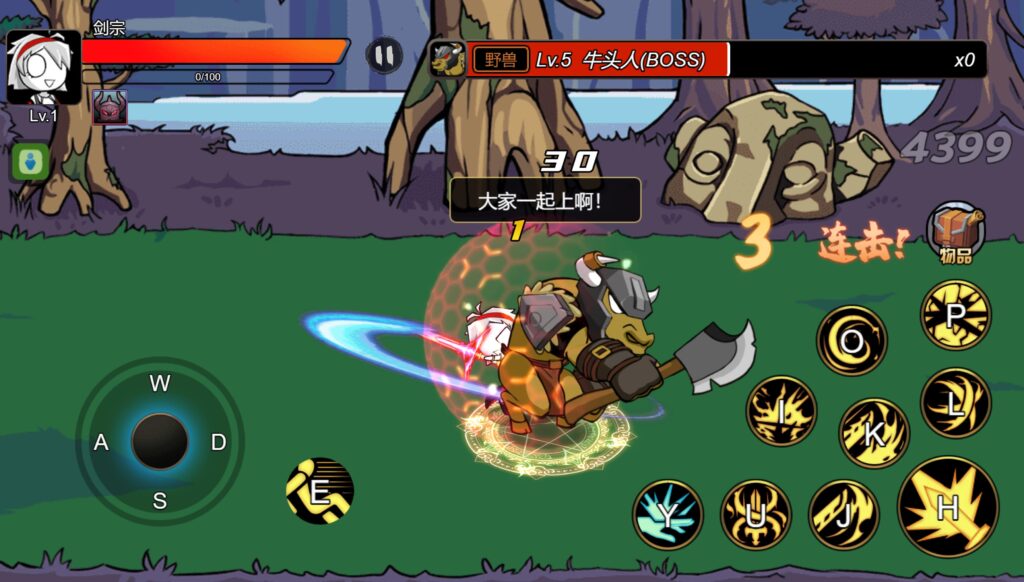Cast the blue Y skill

coord(667,514)
